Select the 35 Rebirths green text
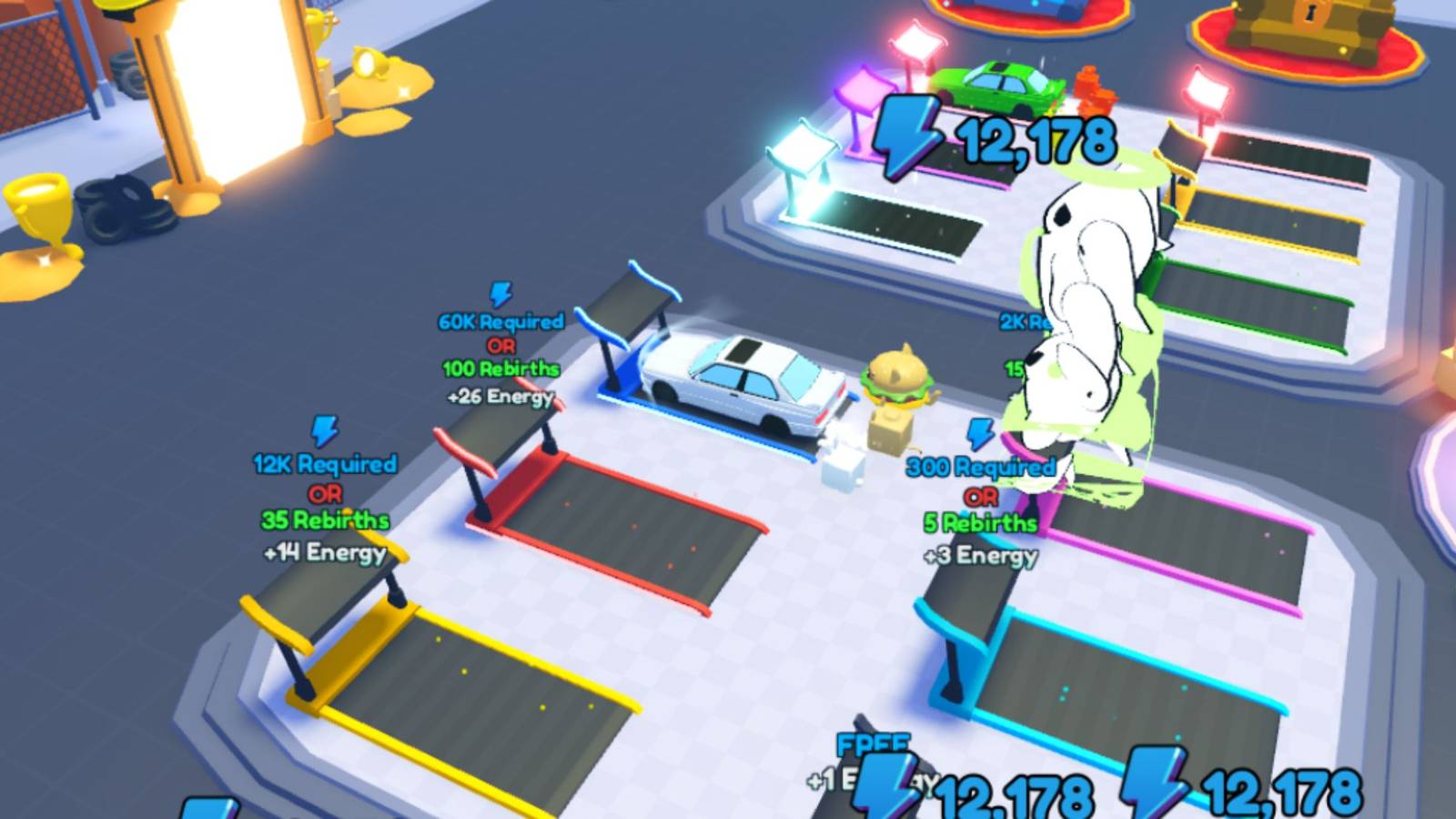 pos(328,521)
